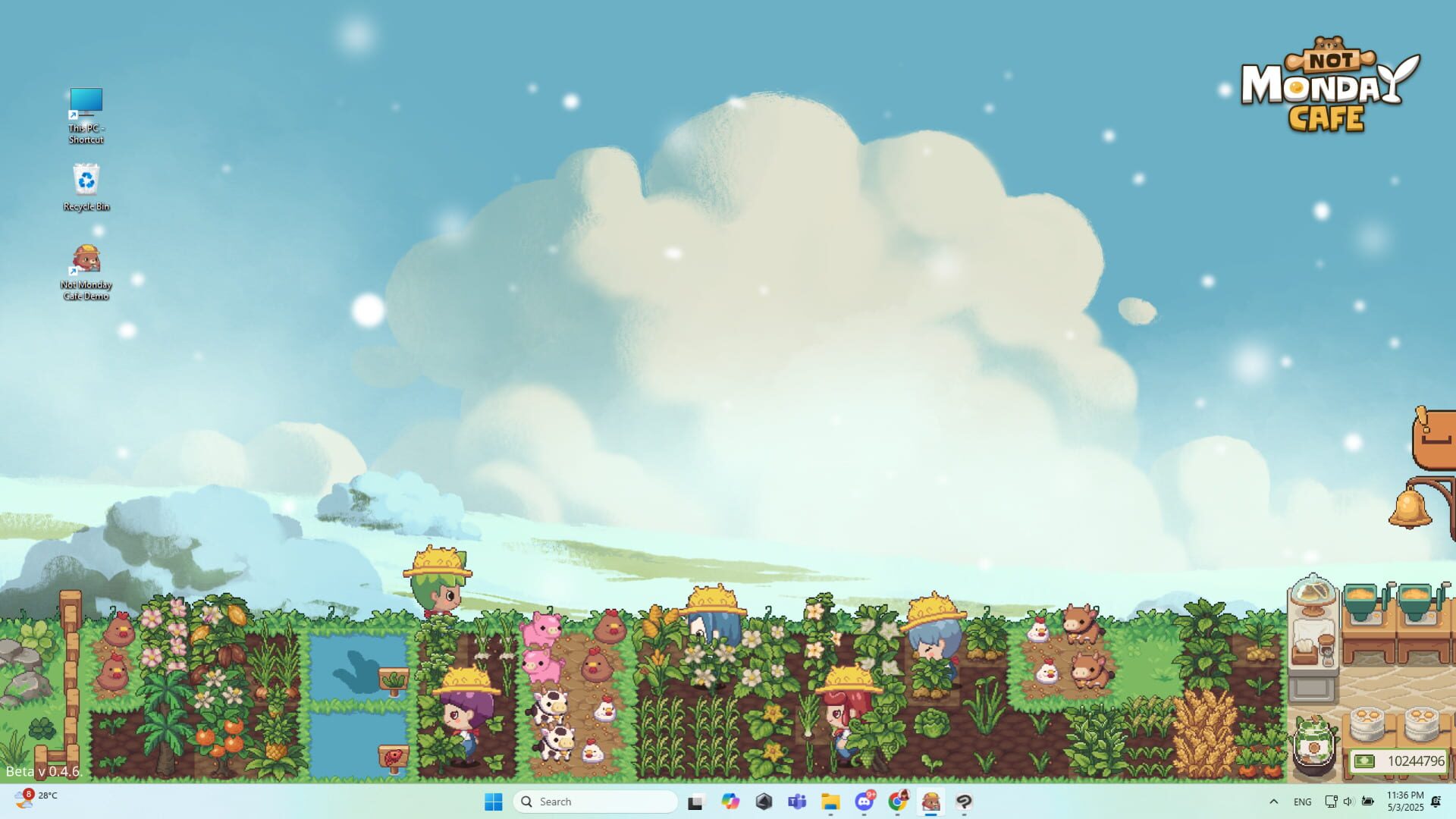Click the taskbar Search box
This screenshot has height=819, width=1456.
coord(595,802)
